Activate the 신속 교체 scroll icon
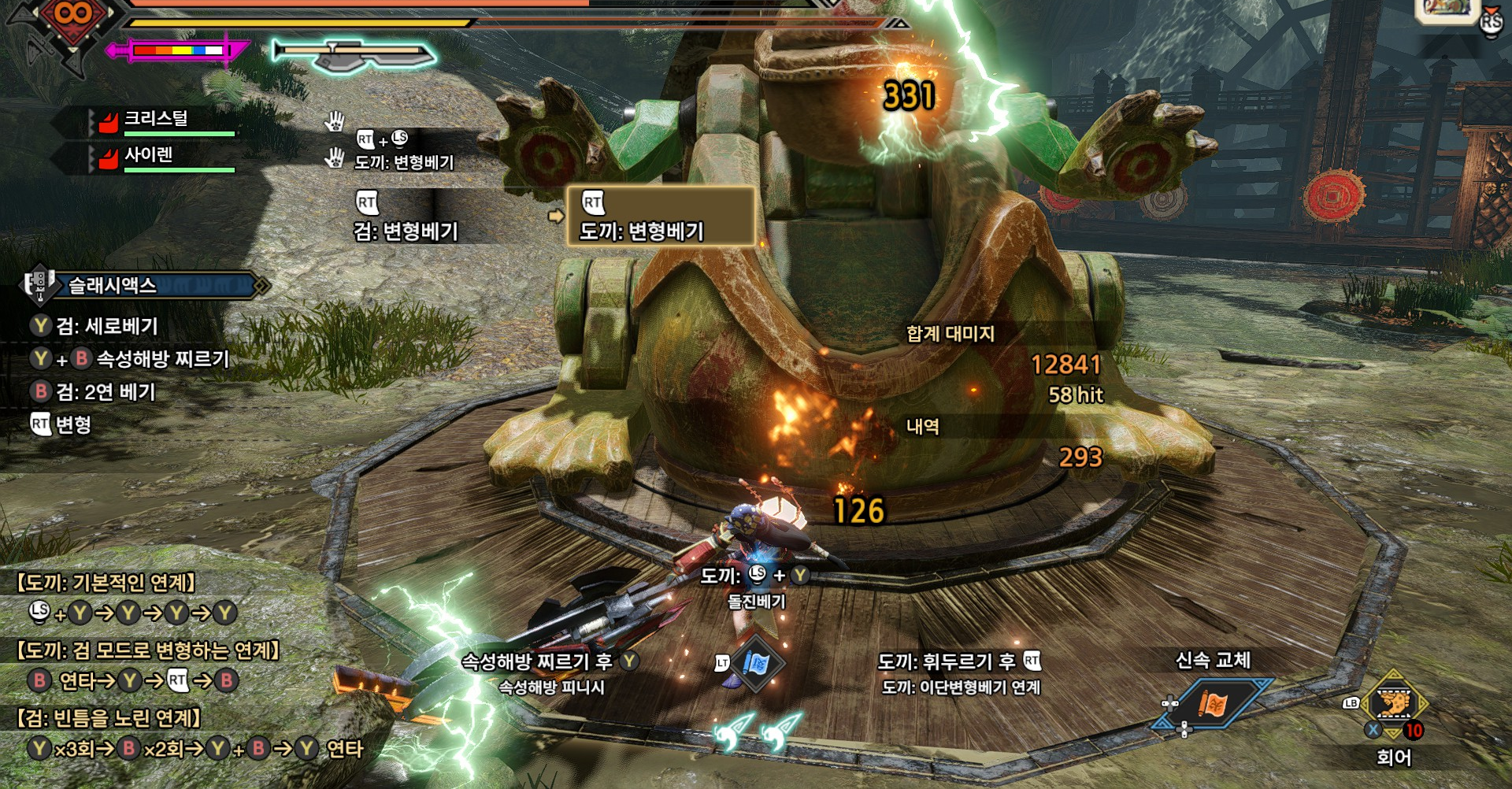The width and height of the screenshot is (1512, 789). click(1214, 703)
